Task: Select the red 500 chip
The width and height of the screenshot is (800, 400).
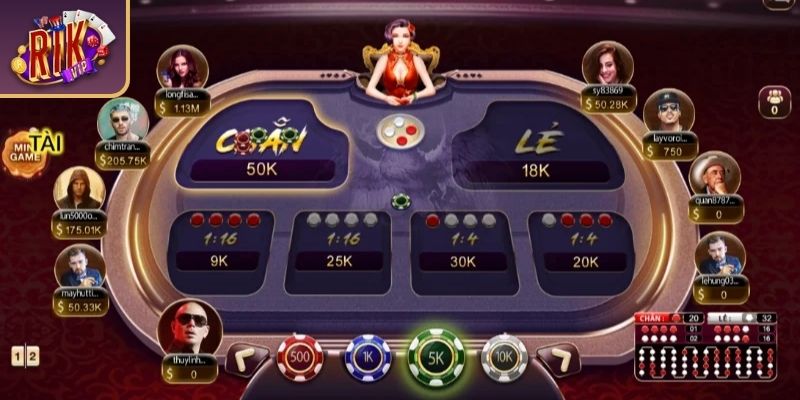Action: 299,358
